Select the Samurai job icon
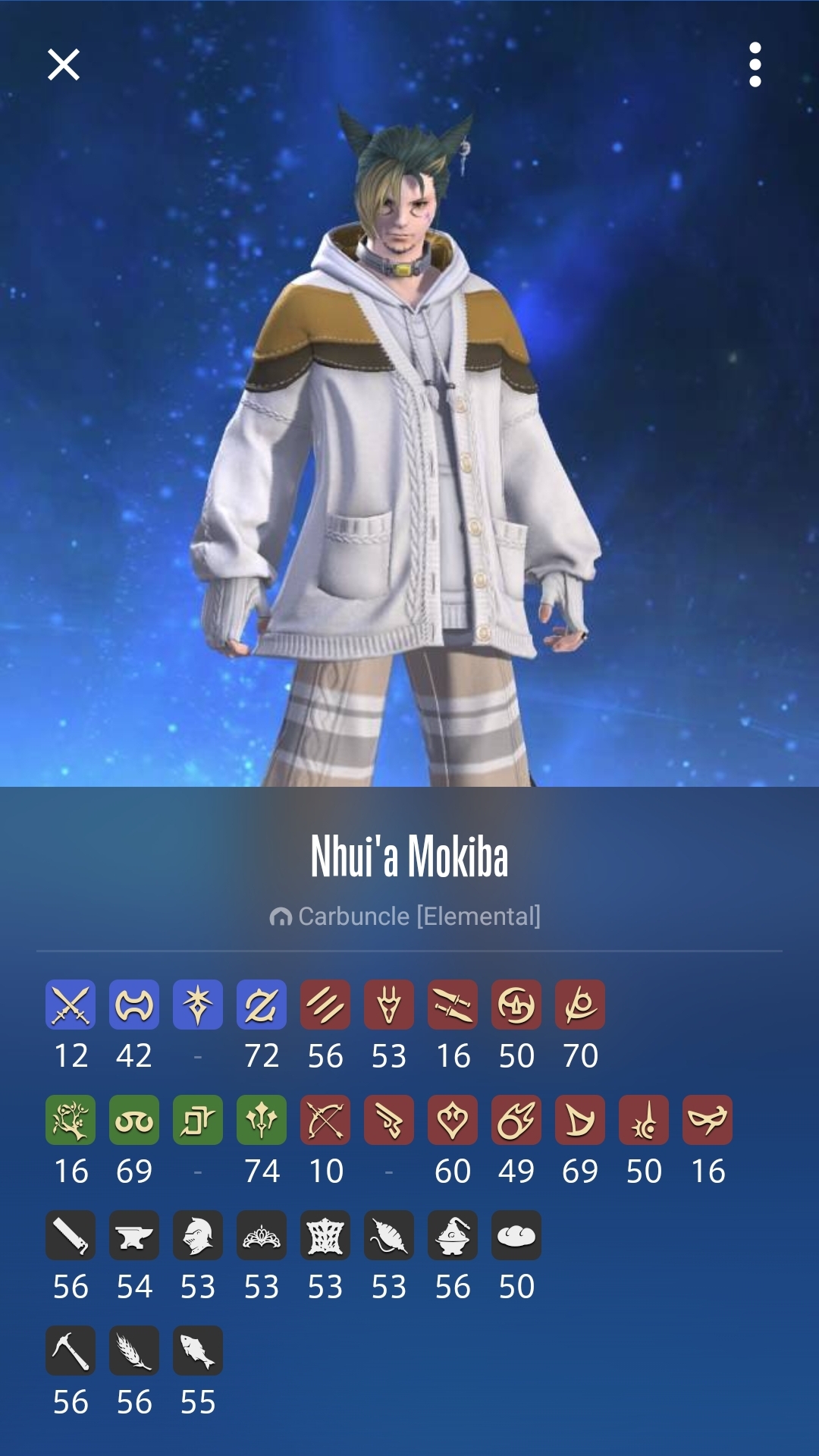 coord(516,1005)
